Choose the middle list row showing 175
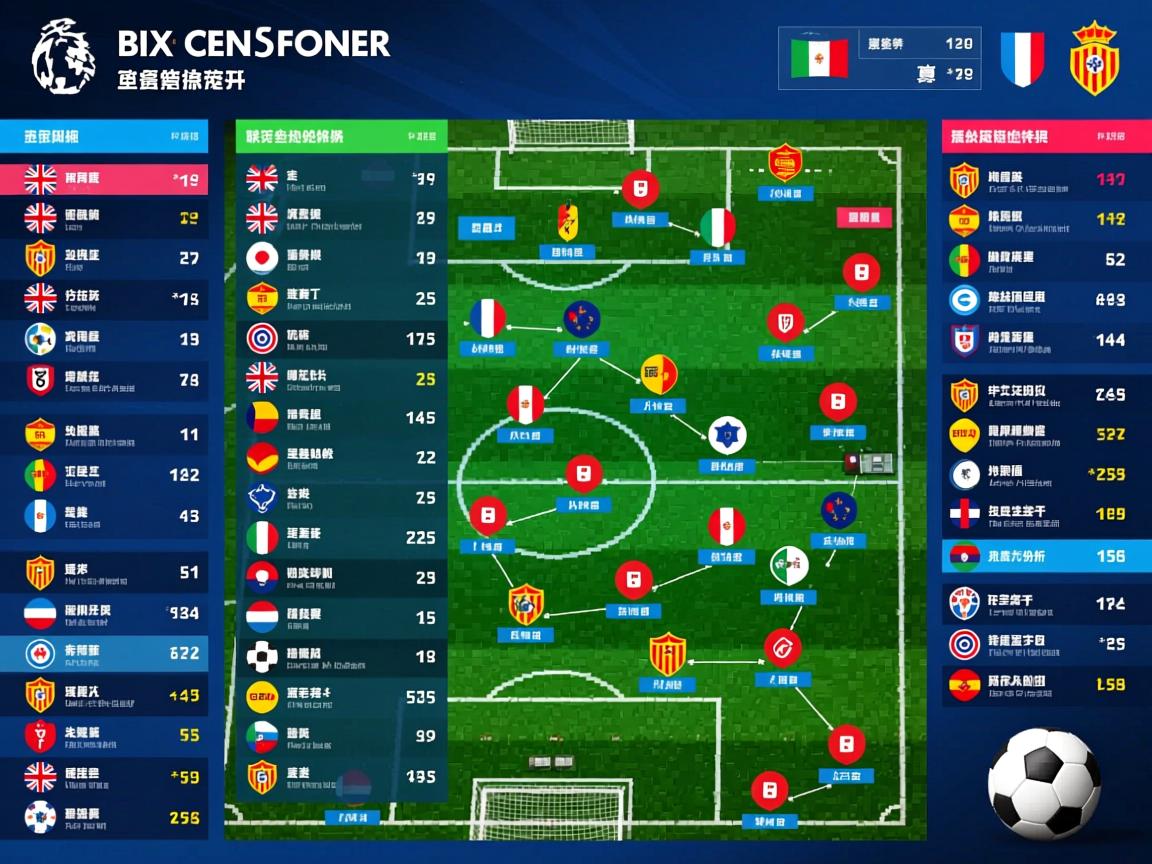Screen dimensions: 1152x864 click(341, 338)
